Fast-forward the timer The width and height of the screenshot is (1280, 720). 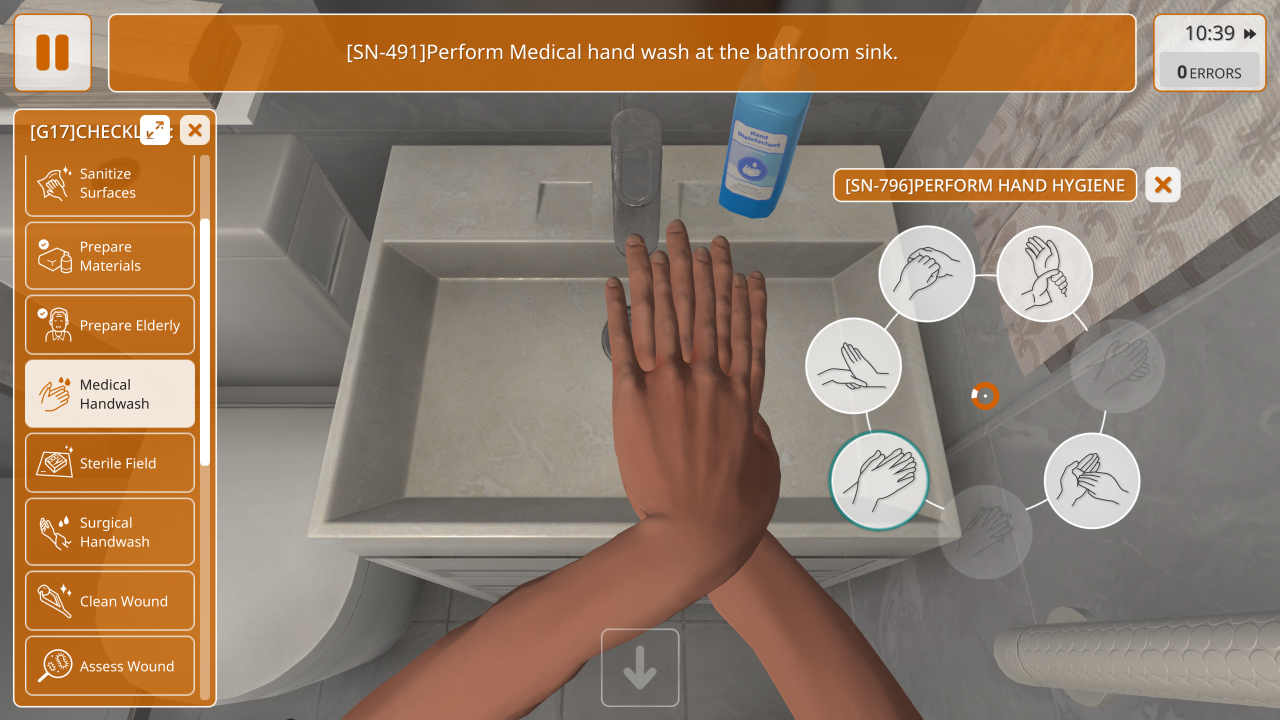pos(1250,34)
